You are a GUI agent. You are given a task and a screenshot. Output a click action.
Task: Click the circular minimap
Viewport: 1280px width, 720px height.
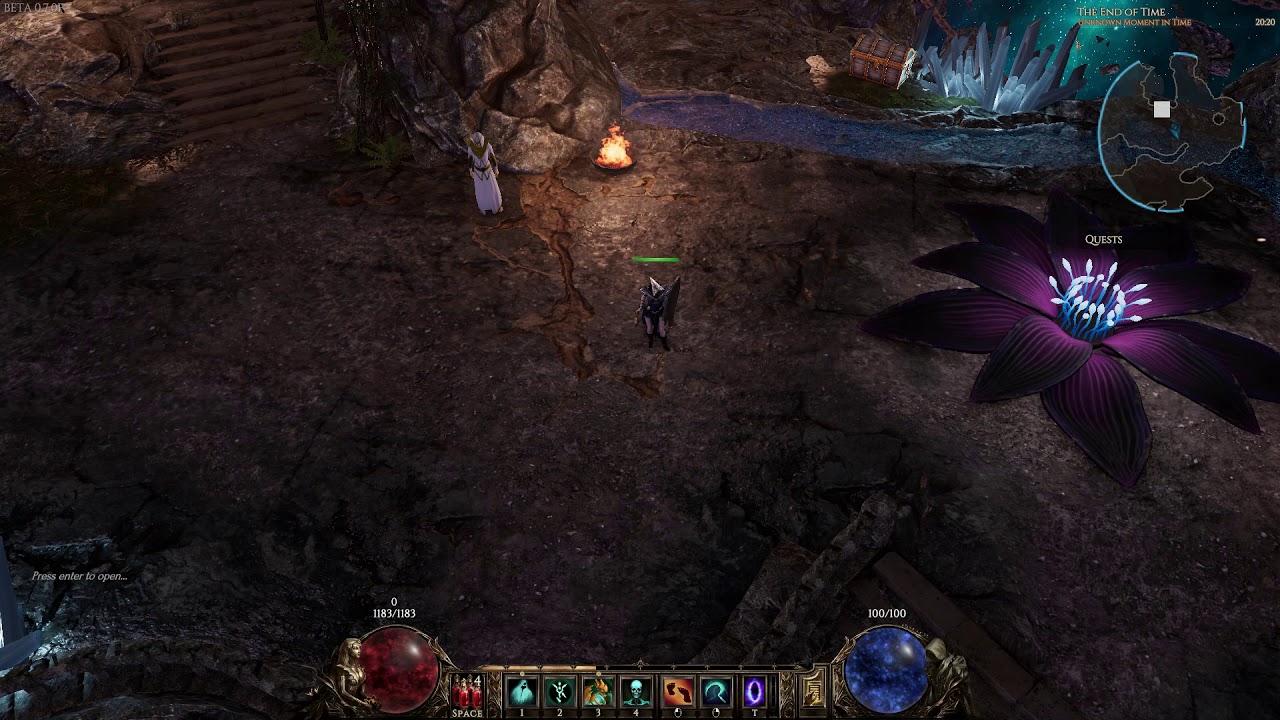click(1171, 131)
